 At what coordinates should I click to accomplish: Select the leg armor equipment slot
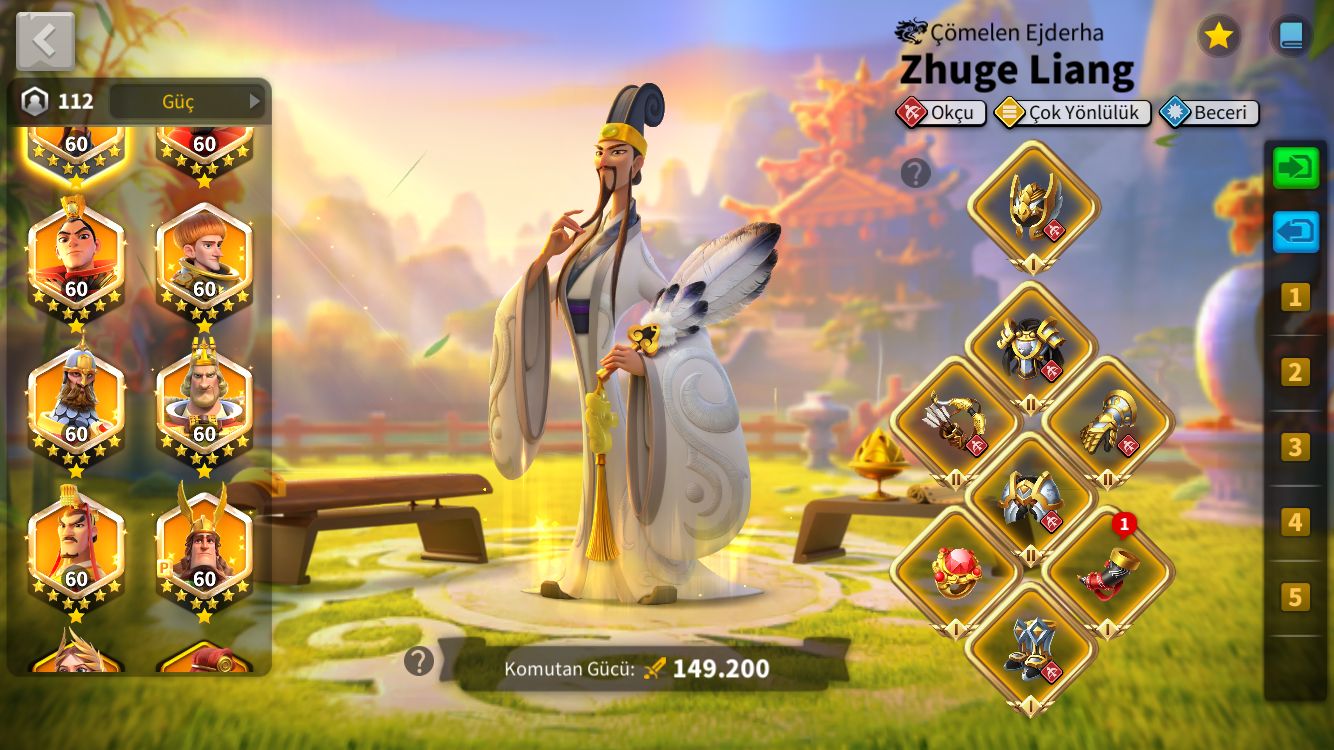pos(1031,497)
